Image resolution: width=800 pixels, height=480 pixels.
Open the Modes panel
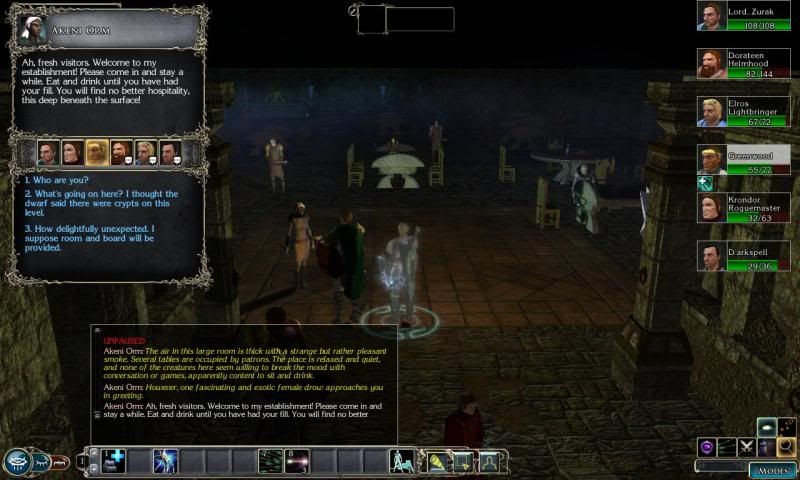point(772,469)
